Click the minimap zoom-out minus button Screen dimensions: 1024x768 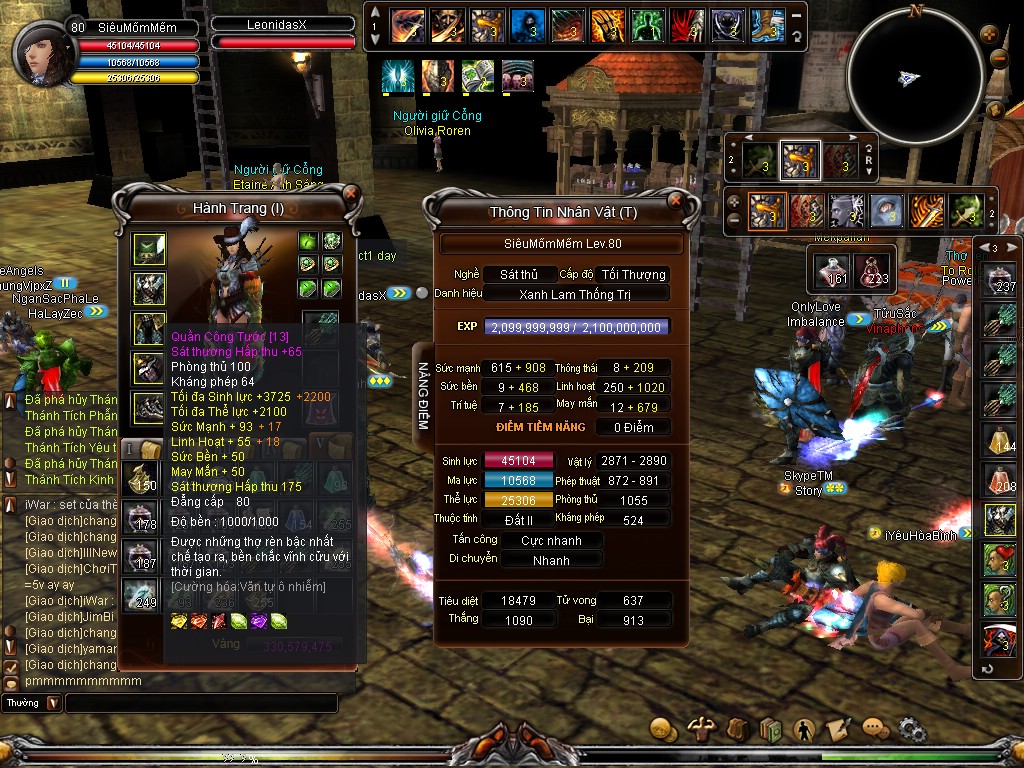[999, 58]
